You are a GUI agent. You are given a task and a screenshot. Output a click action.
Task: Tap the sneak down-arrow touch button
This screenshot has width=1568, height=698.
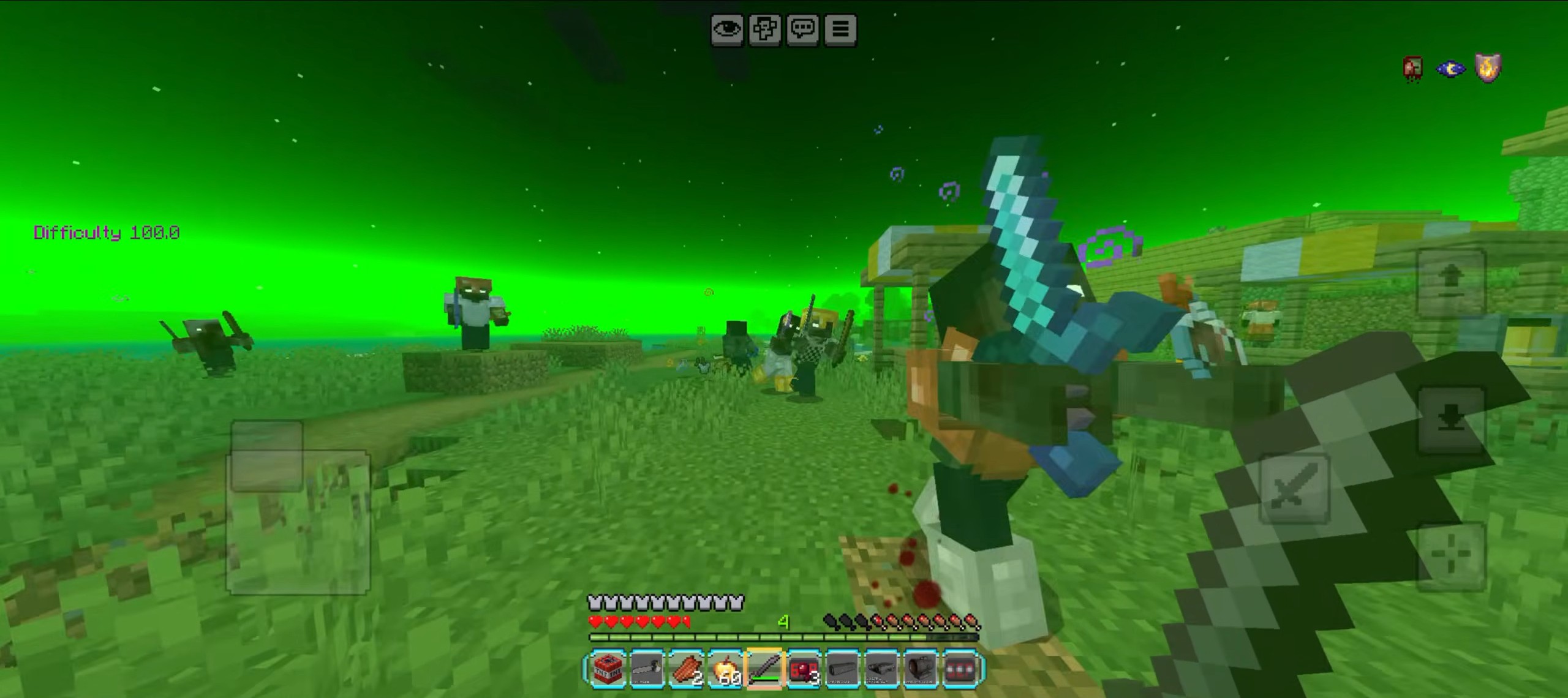(1451, 419)
